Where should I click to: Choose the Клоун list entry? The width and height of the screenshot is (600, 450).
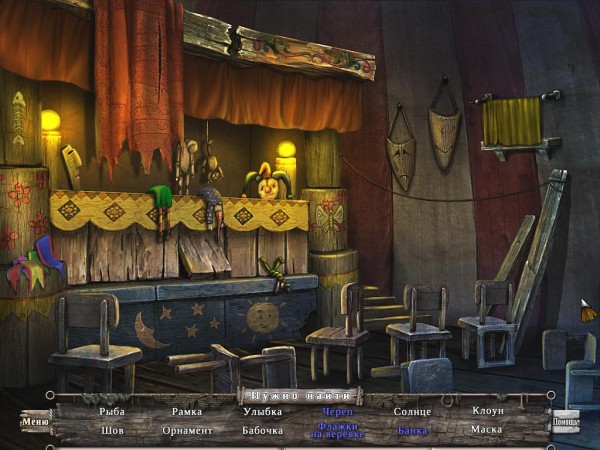(x=487, y=411)
